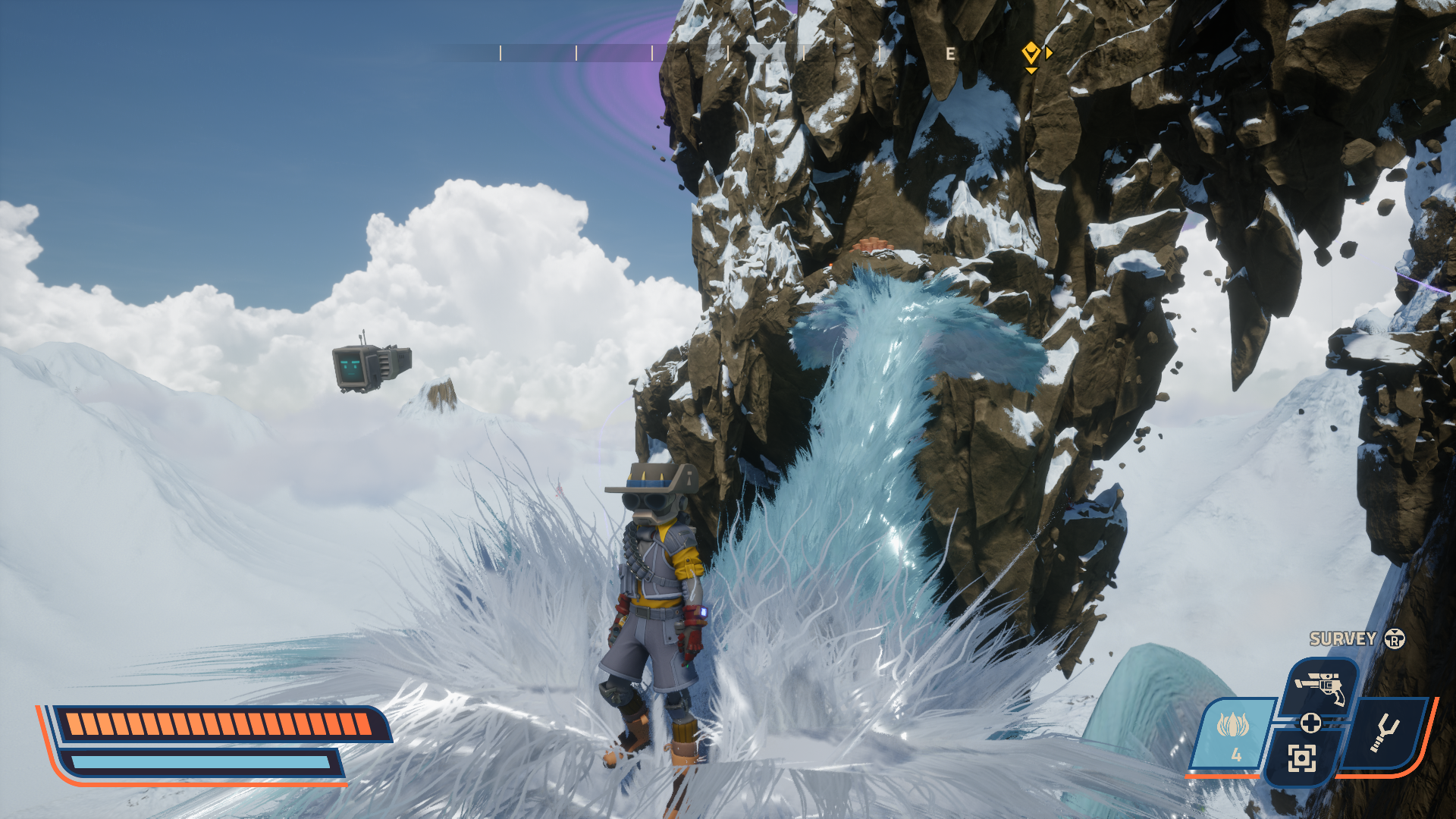Select the forked grapple tool slot
Image resolution: width=1456 pixels, height=819 pixels.
(x=1385, y=733)
